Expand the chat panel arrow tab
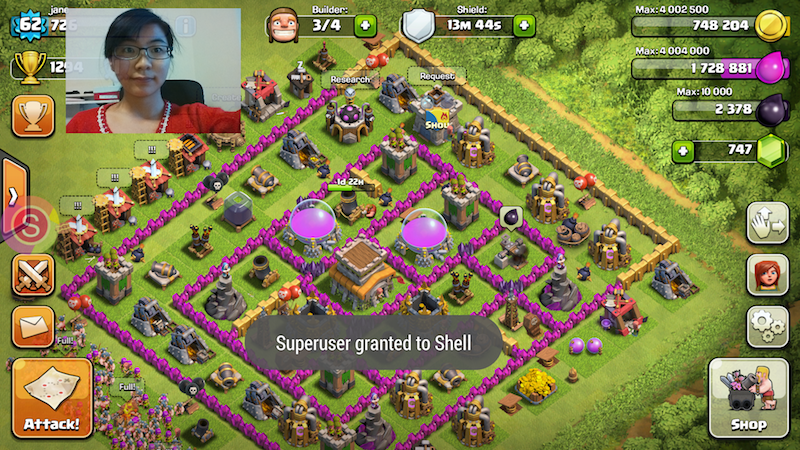This screenshot has height=450, width=800. point(11,193)
